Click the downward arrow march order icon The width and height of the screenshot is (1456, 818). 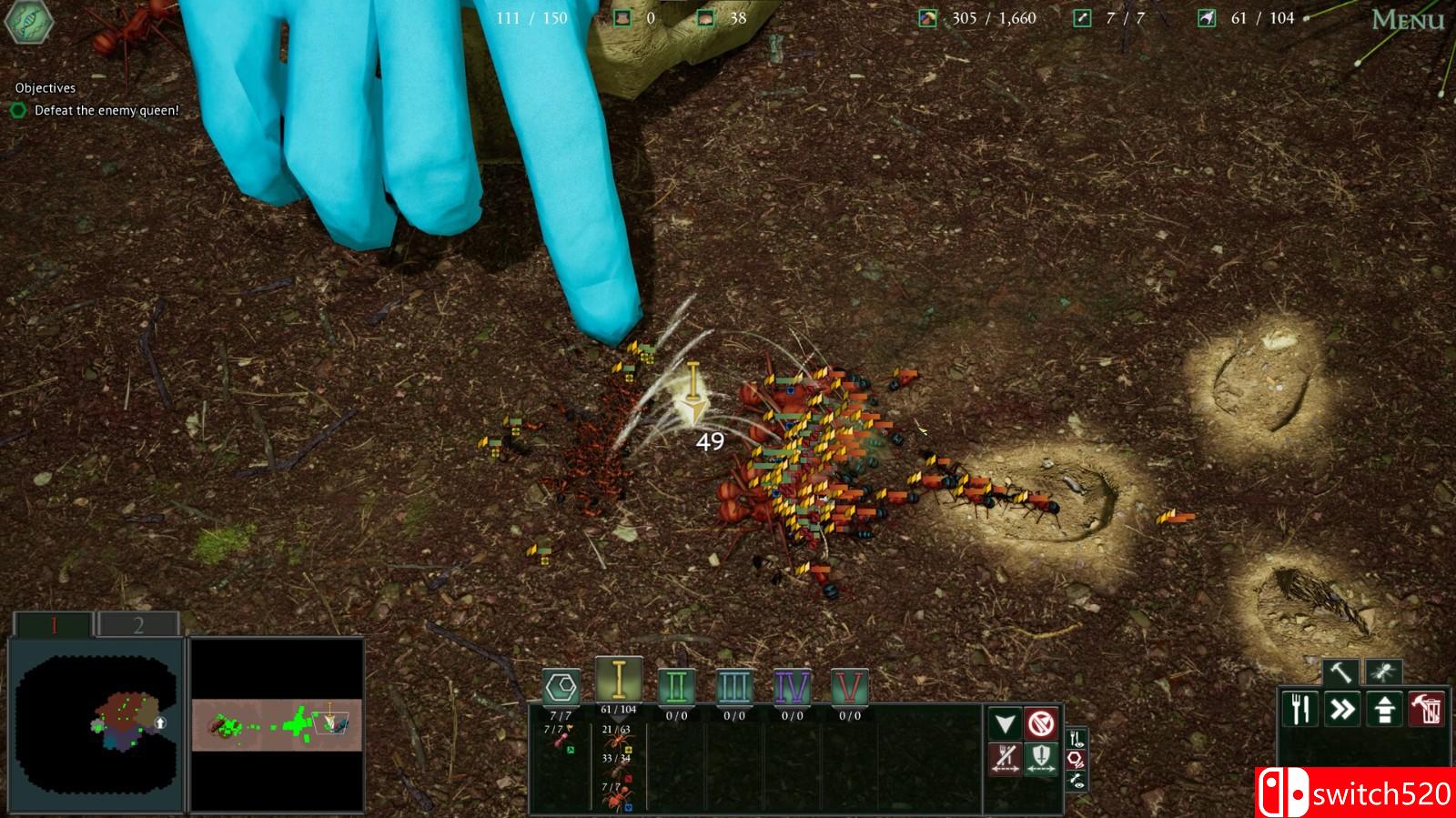point(1005,723)
